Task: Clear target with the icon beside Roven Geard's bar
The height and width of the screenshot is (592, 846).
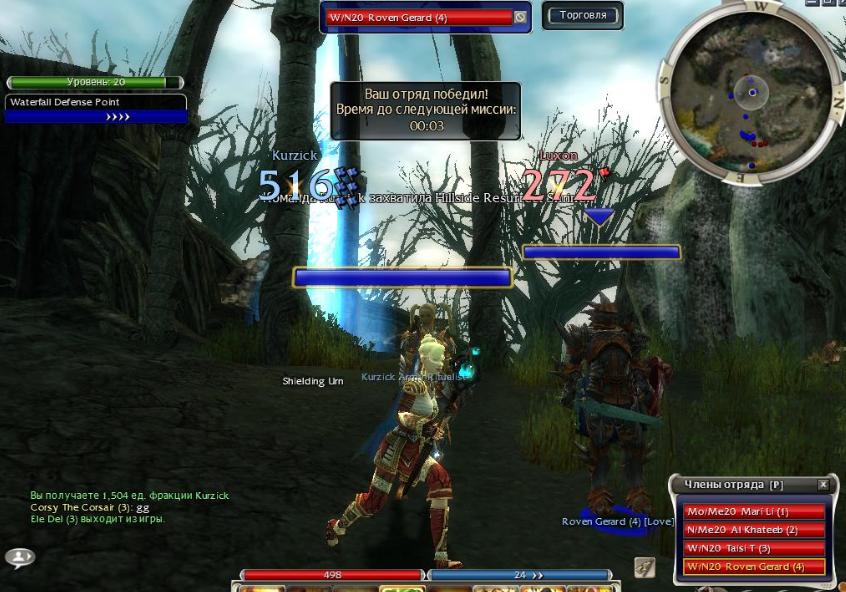Action: (520, 17)
